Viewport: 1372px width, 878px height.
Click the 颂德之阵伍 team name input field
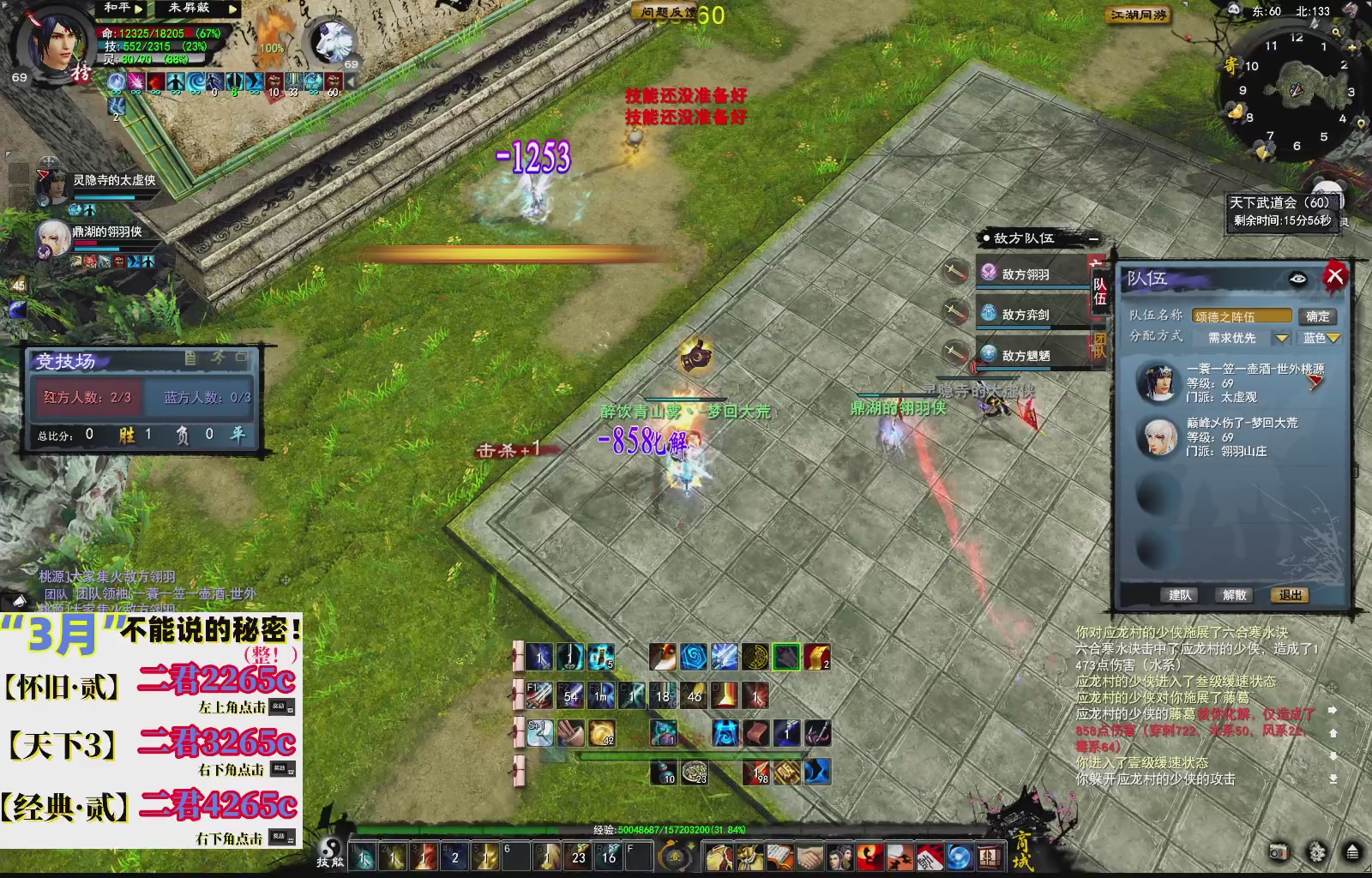coord(1242,316)
